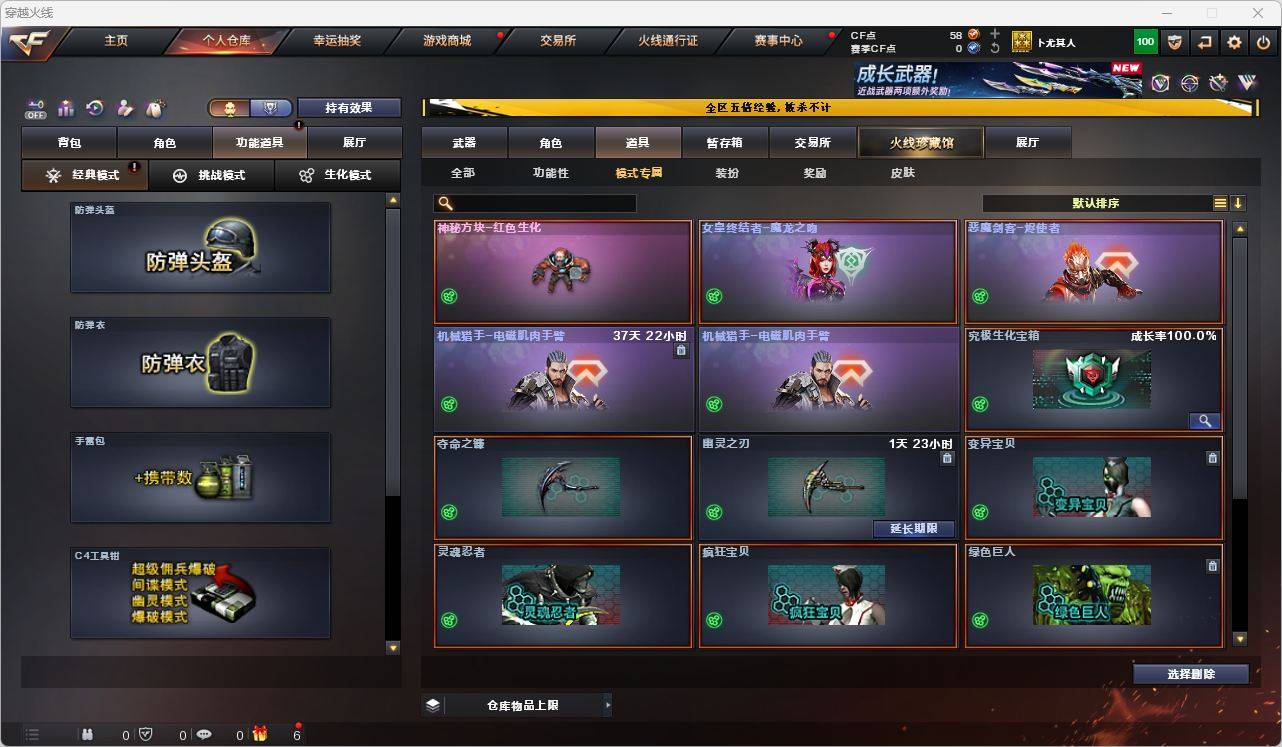Click the 选择删除 button at bottom right
The height and width of the screenshot is (747, 1282).
[x=1190, y=674]
